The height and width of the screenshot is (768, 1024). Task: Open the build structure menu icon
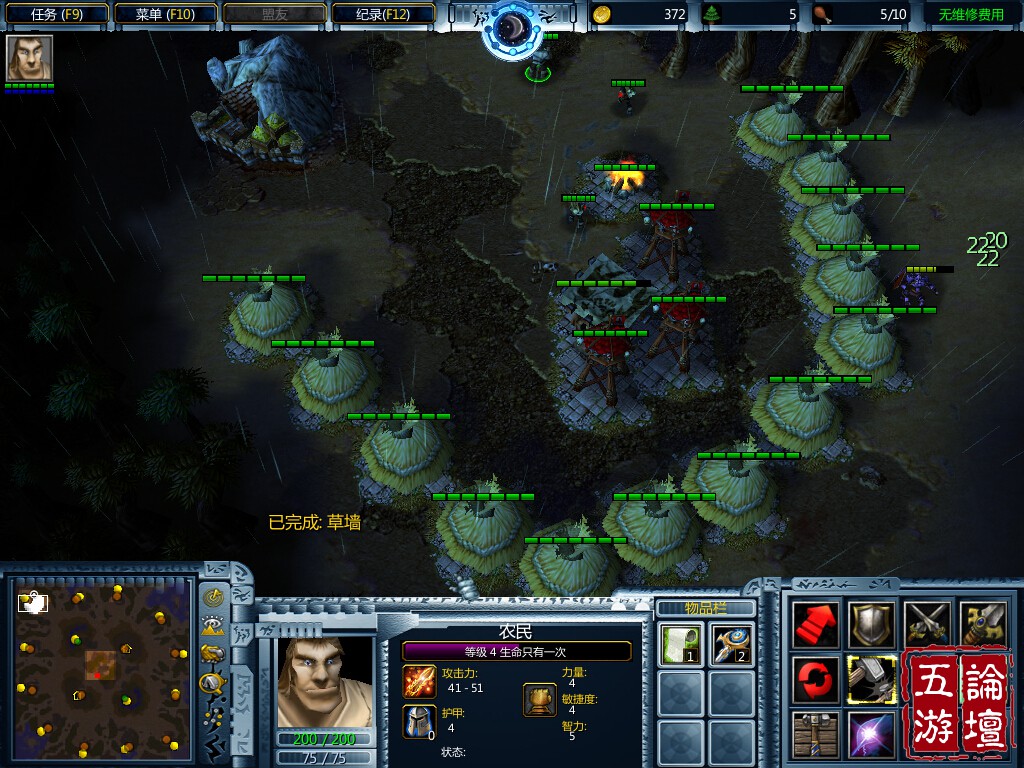click(x=817, y=735)
